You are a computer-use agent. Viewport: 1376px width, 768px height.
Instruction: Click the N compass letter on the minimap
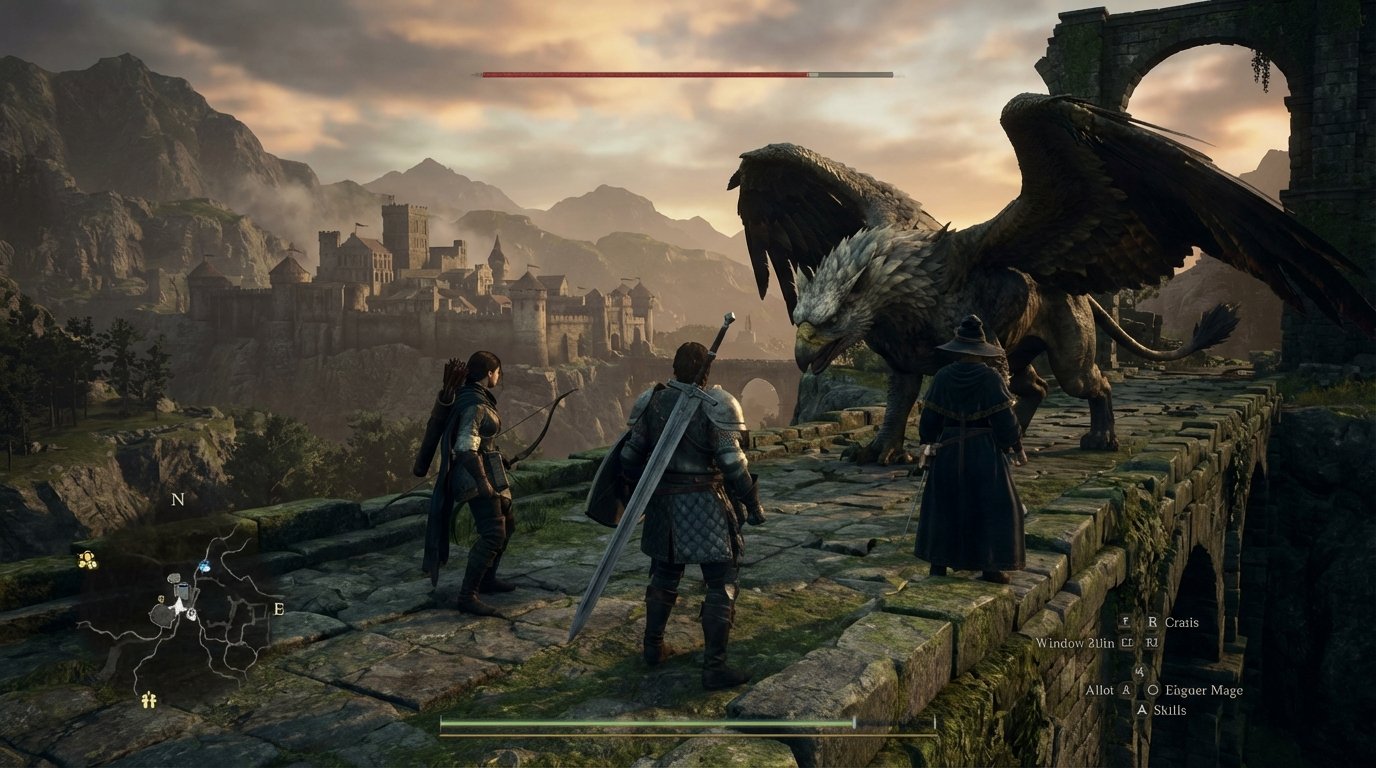[178, 500]
